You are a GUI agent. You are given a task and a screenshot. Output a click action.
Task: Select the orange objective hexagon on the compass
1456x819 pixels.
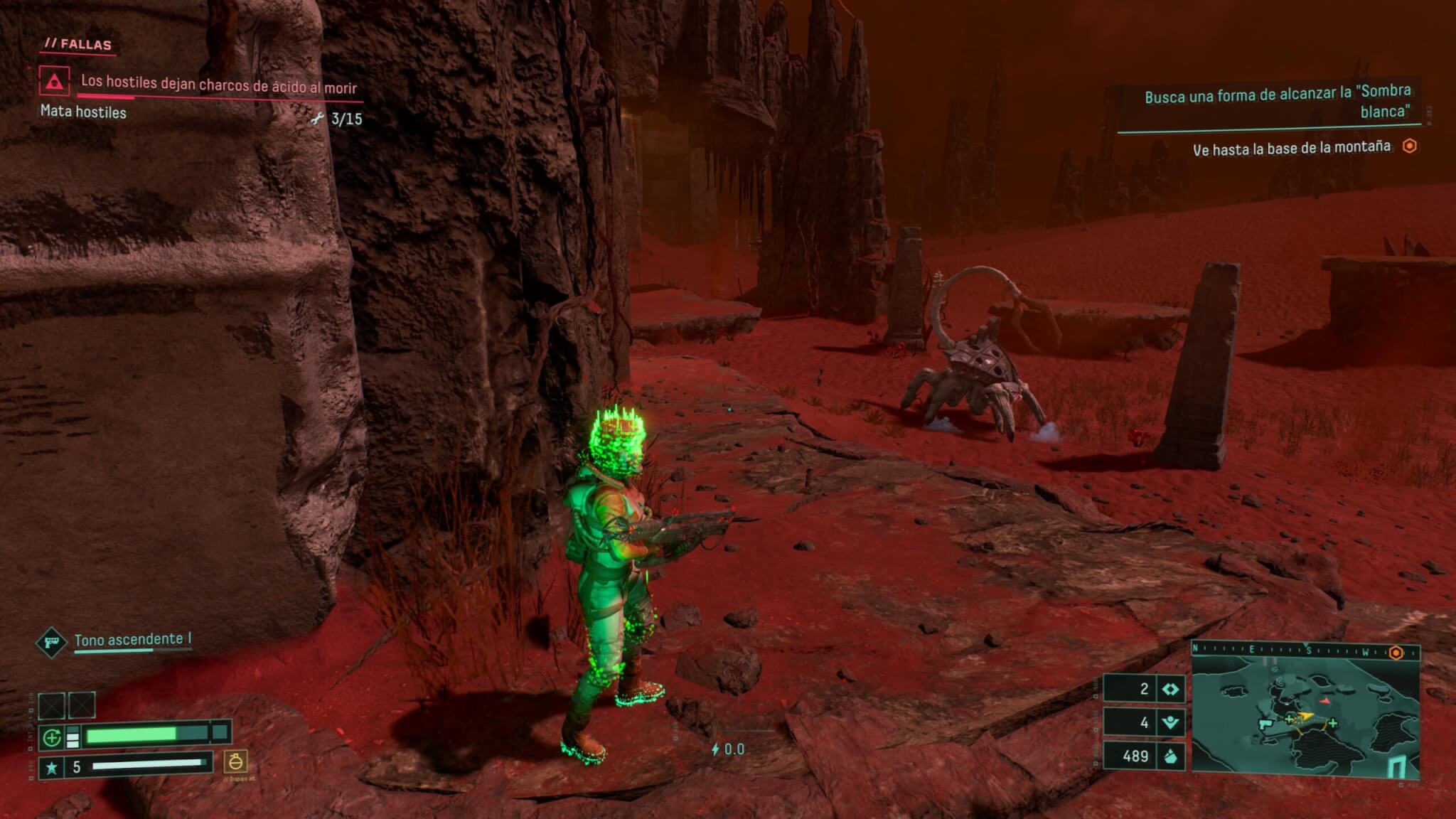point(1396,653)
